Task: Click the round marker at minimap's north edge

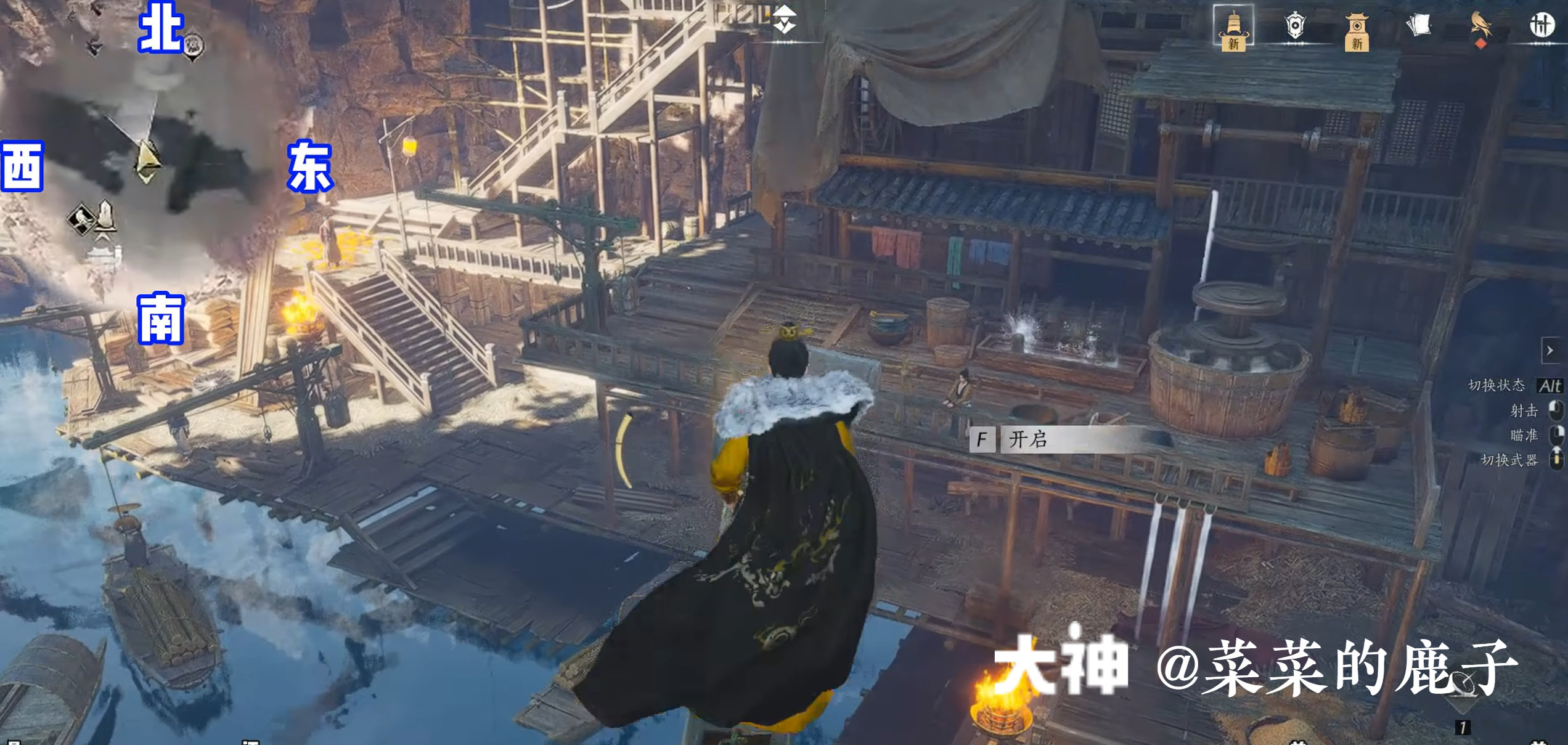Action: pyautogui.click(x=194, y=45)
